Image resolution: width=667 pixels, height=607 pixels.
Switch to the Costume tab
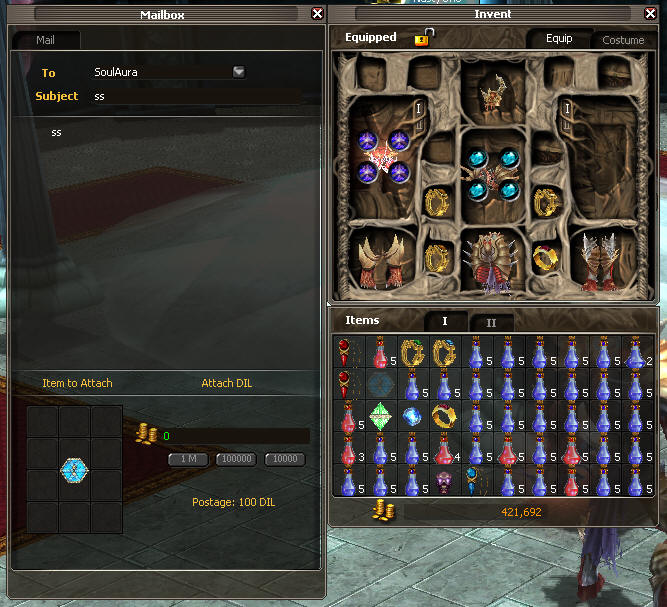[x=623, y=40]
